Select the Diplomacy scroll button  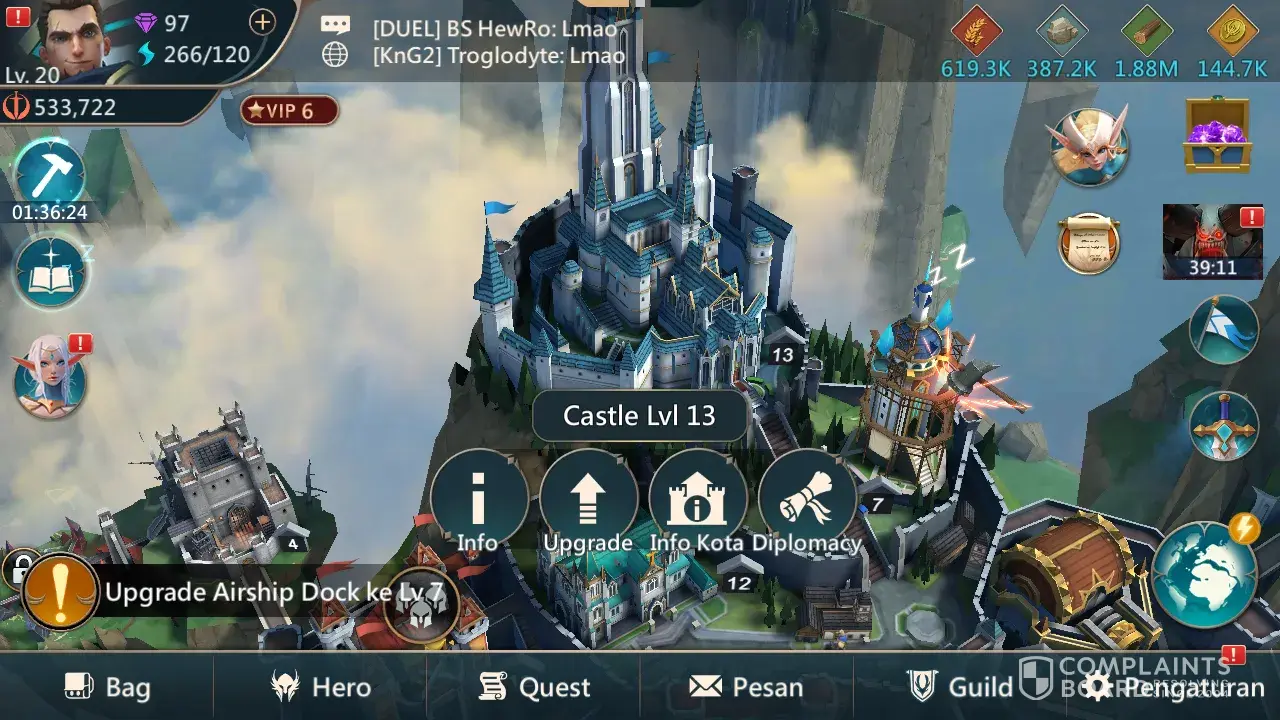(x=806, y=499)
